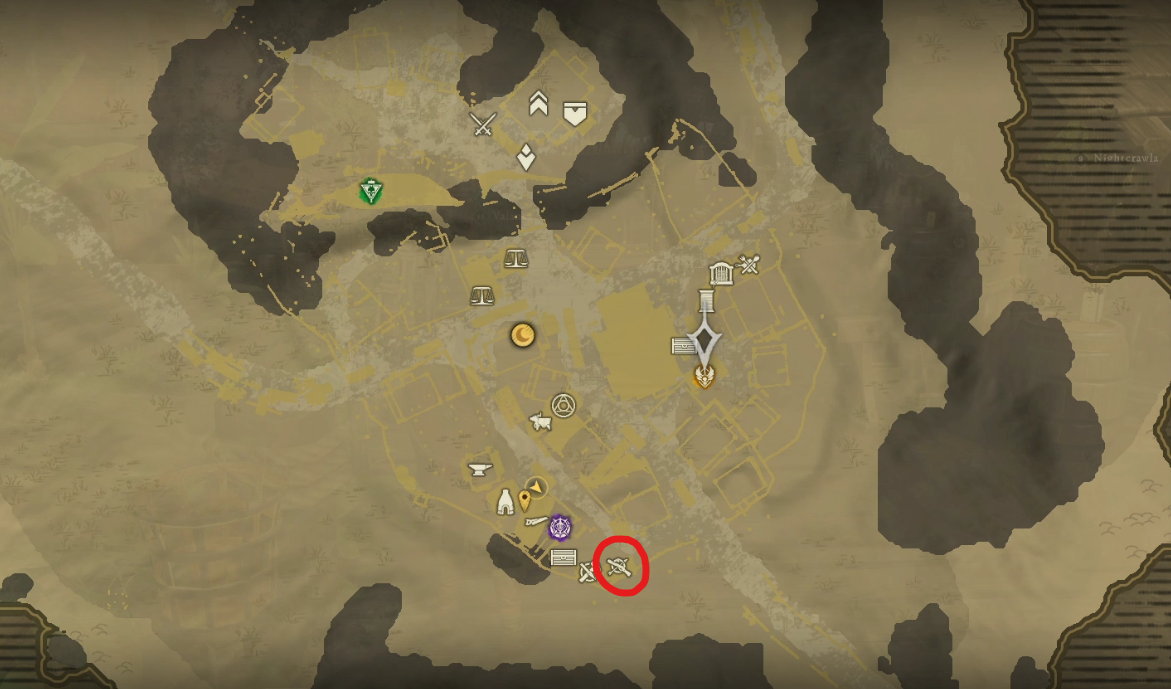Select the orange player direction arrow

tap(538, 486)
